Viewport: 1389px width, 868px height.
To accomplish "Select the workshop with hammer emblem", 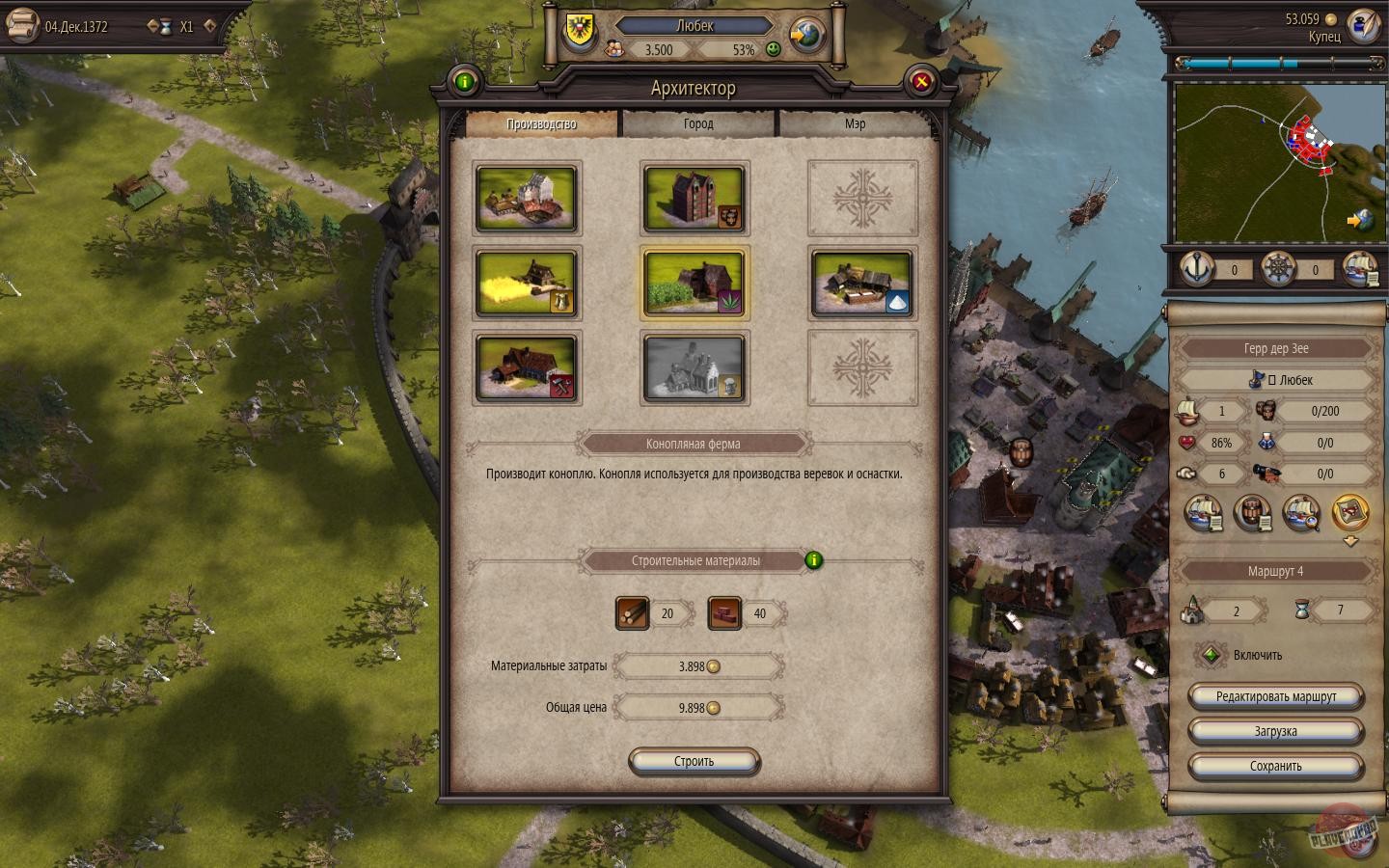I will 526,367.
